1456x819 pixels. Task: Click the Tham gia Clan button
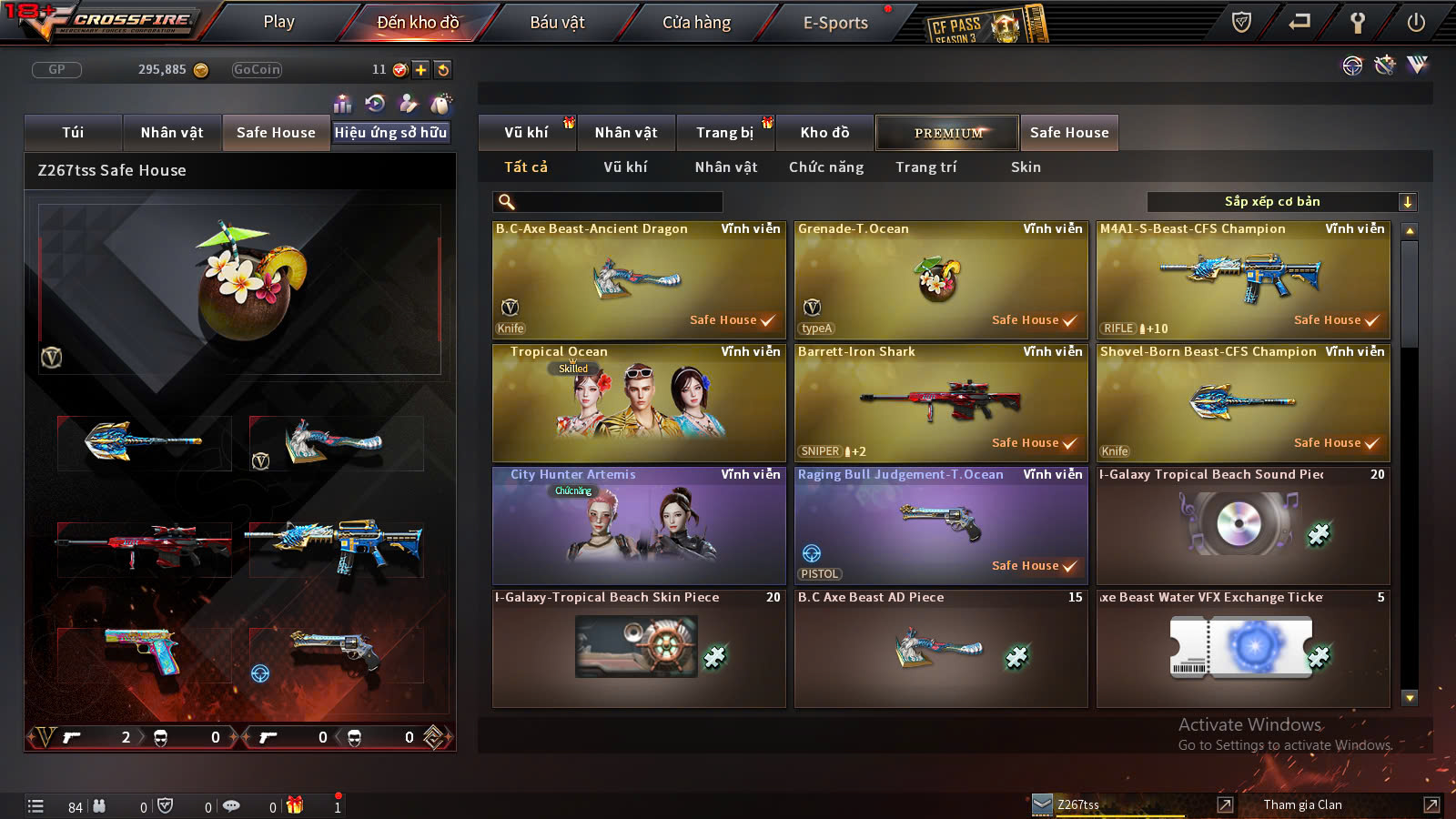coord(1301,804)
